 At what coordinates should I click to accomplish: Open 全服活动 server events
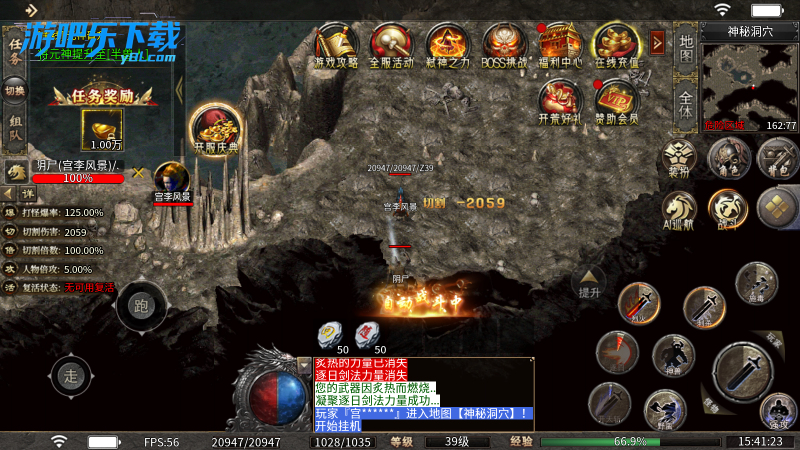[x=392, y=44]
